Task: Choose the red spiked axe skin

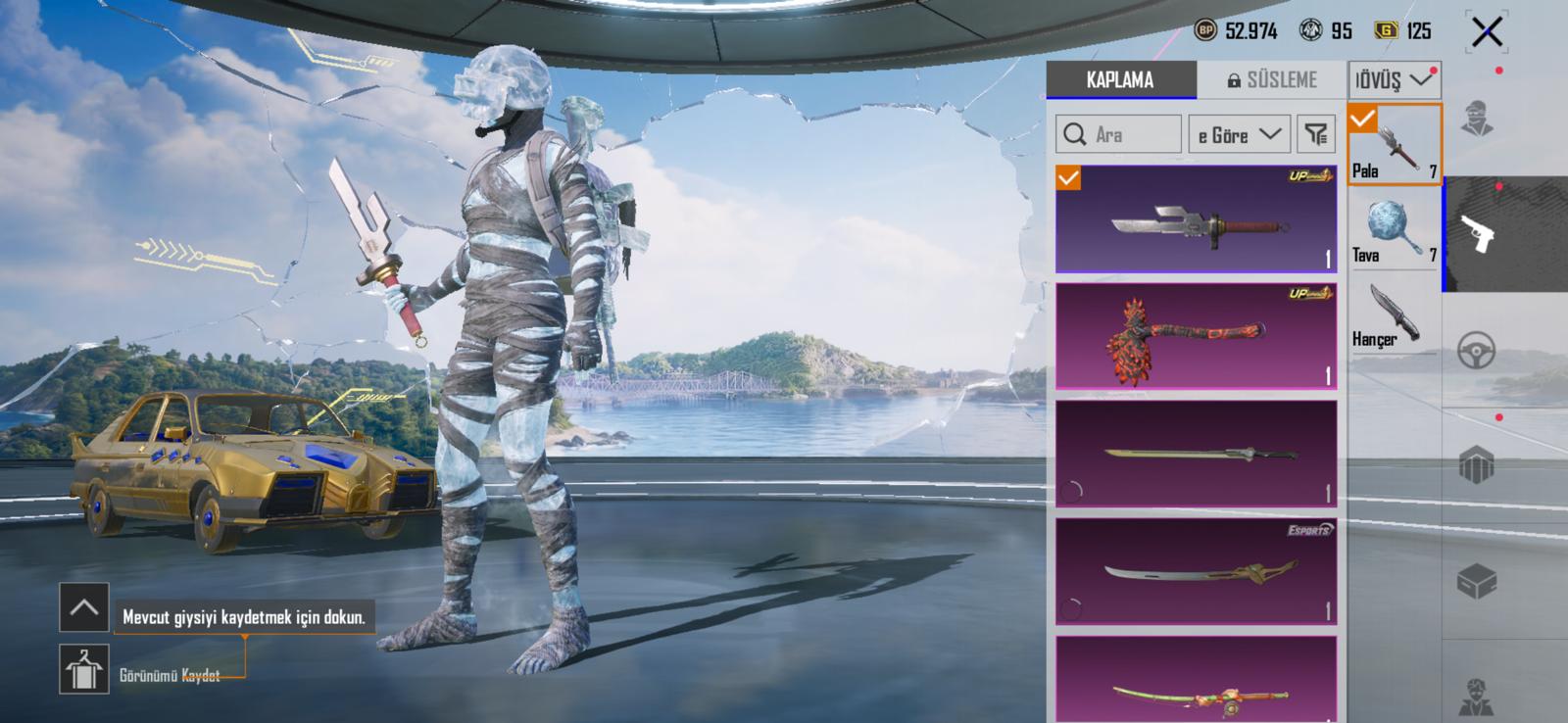Action: pos(1196,336)
